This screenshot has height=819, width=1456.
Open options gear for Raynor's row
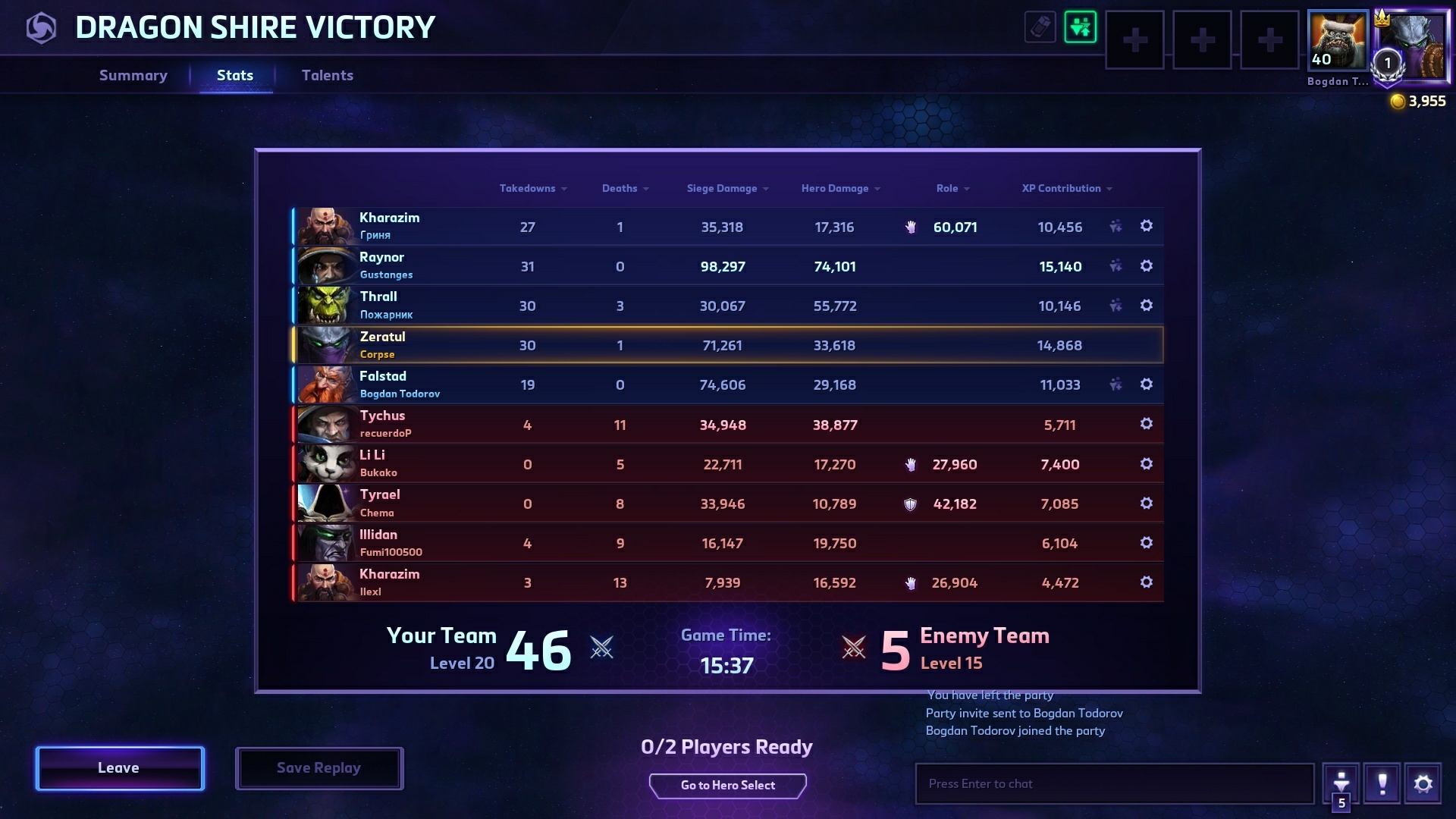[x=1146, y=266]
